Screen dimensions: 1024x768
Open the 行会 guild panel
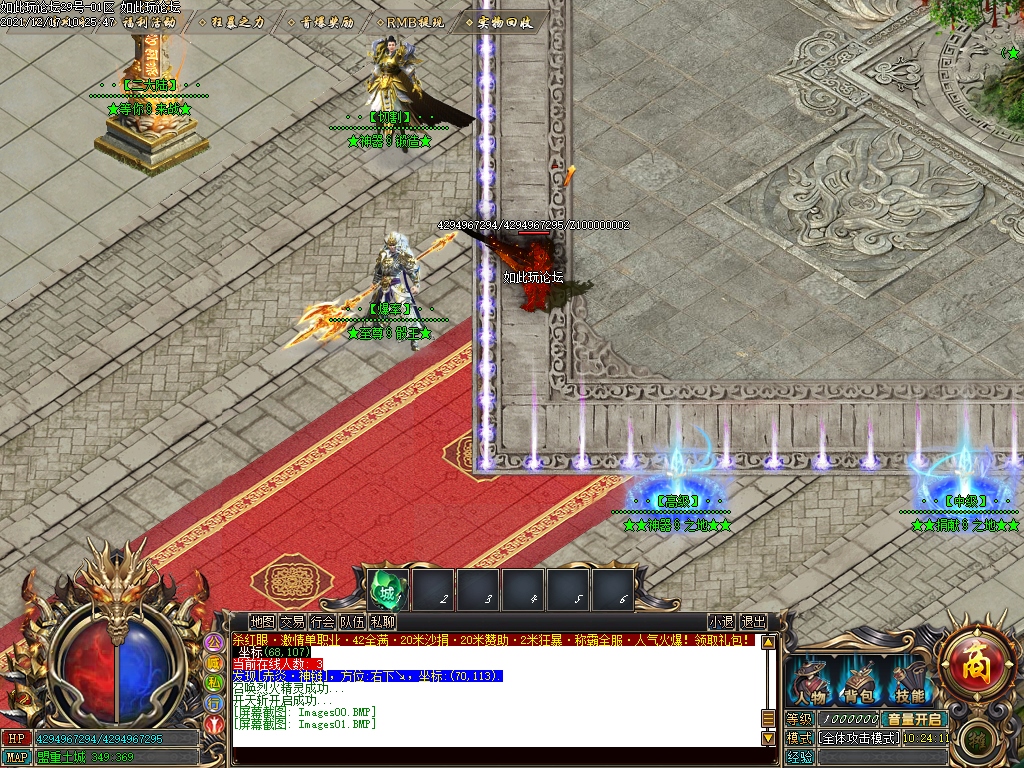[x=322, y=622]
